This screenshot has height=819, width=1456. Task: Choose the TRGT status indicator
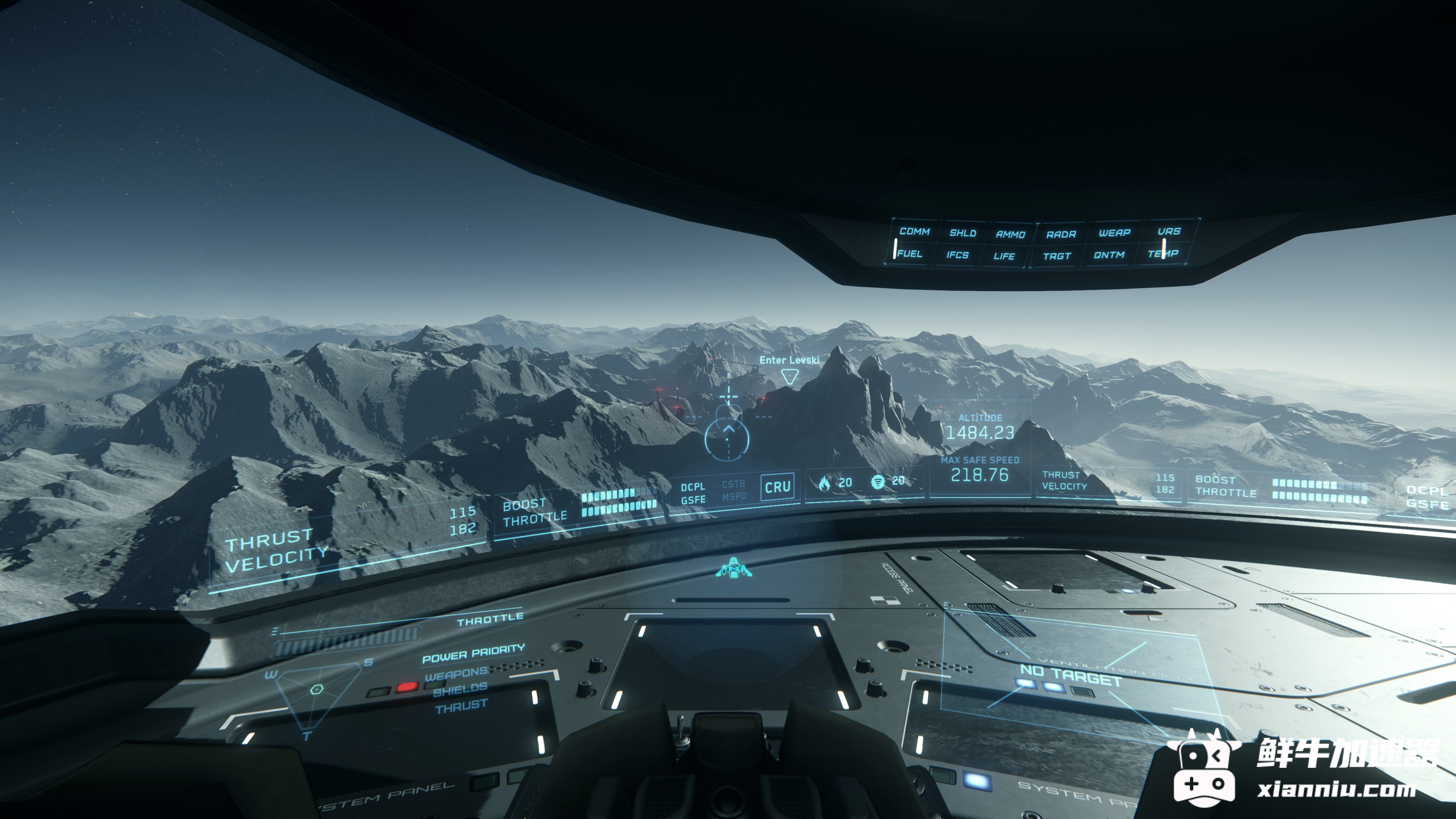click(x=1056, y=256)
